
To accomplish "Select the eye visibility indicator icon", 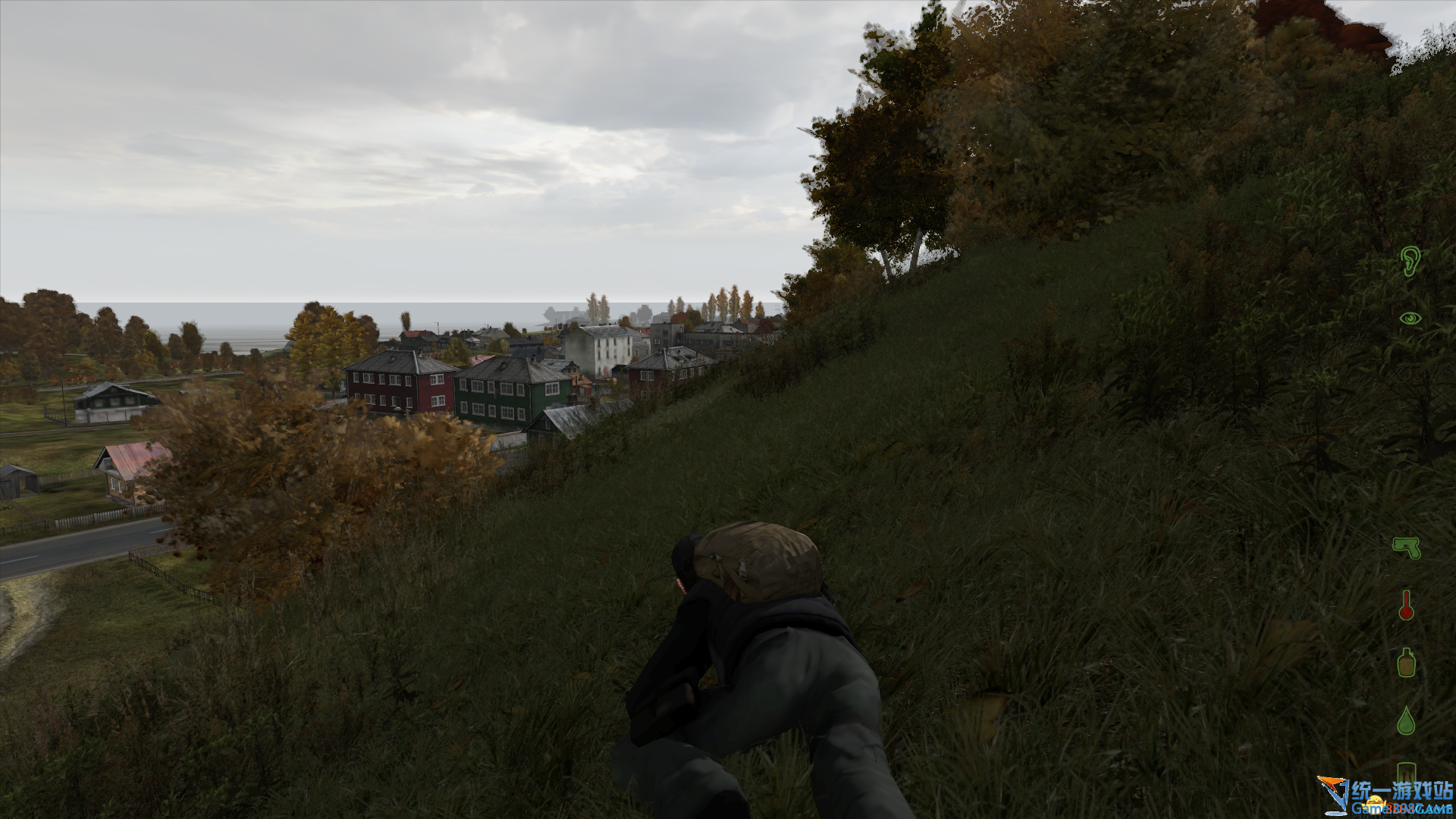I will tap(1410, 319).
